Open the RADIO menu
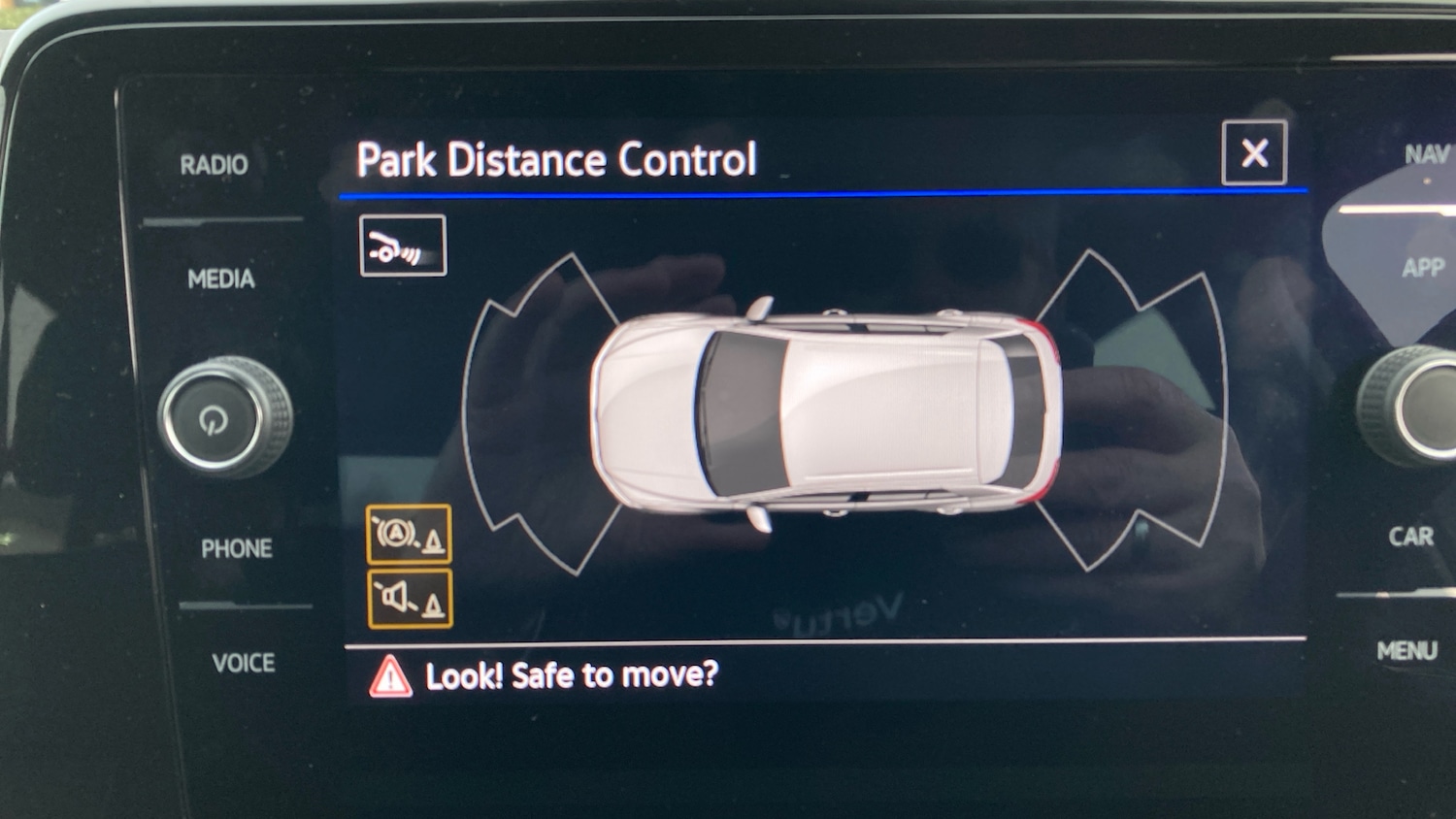Viewport: 1456px width, 819px height. [x=214, y=165]
